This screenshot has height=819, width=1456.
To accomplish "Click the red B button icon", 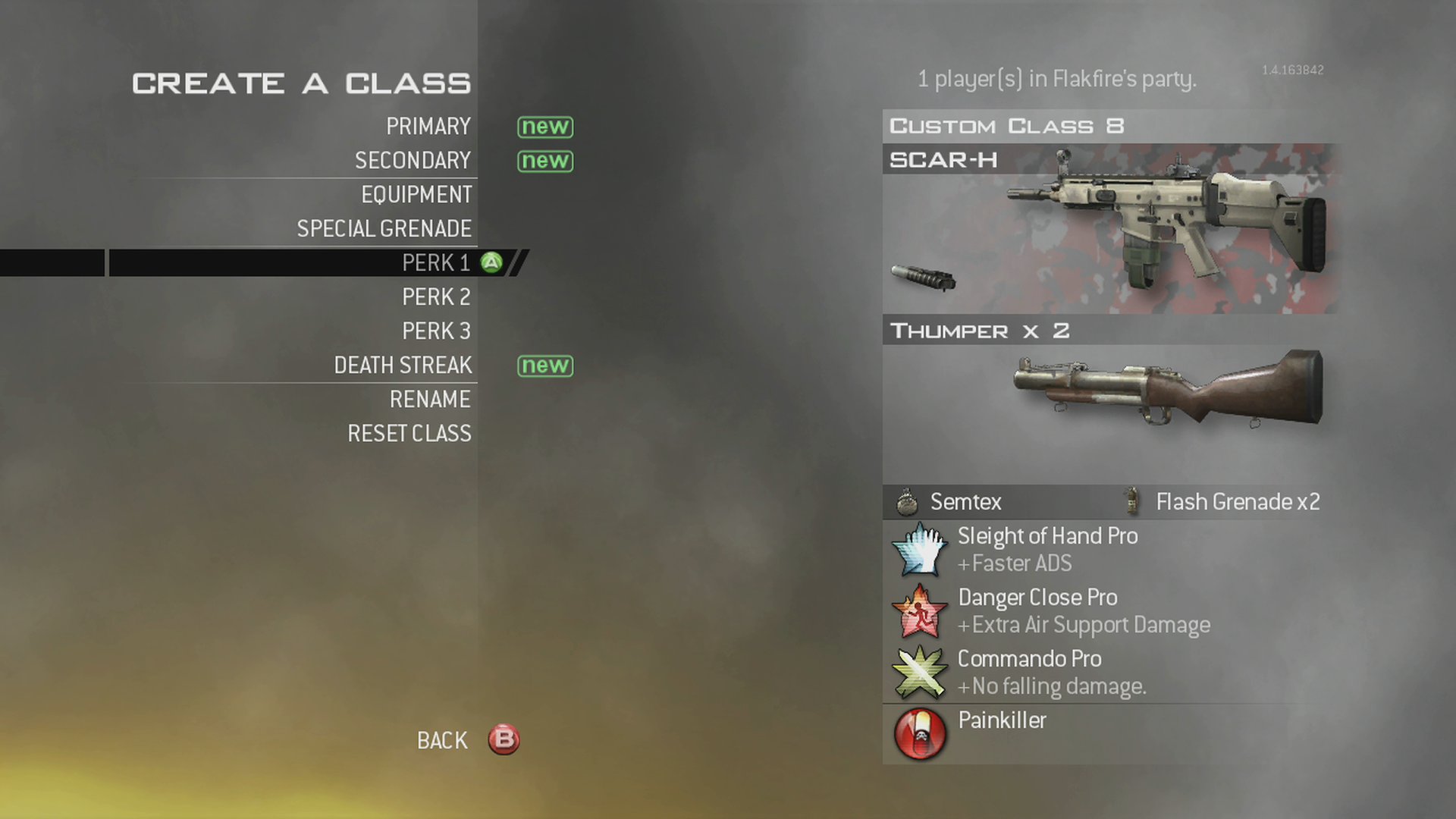I will click(504, 740).
